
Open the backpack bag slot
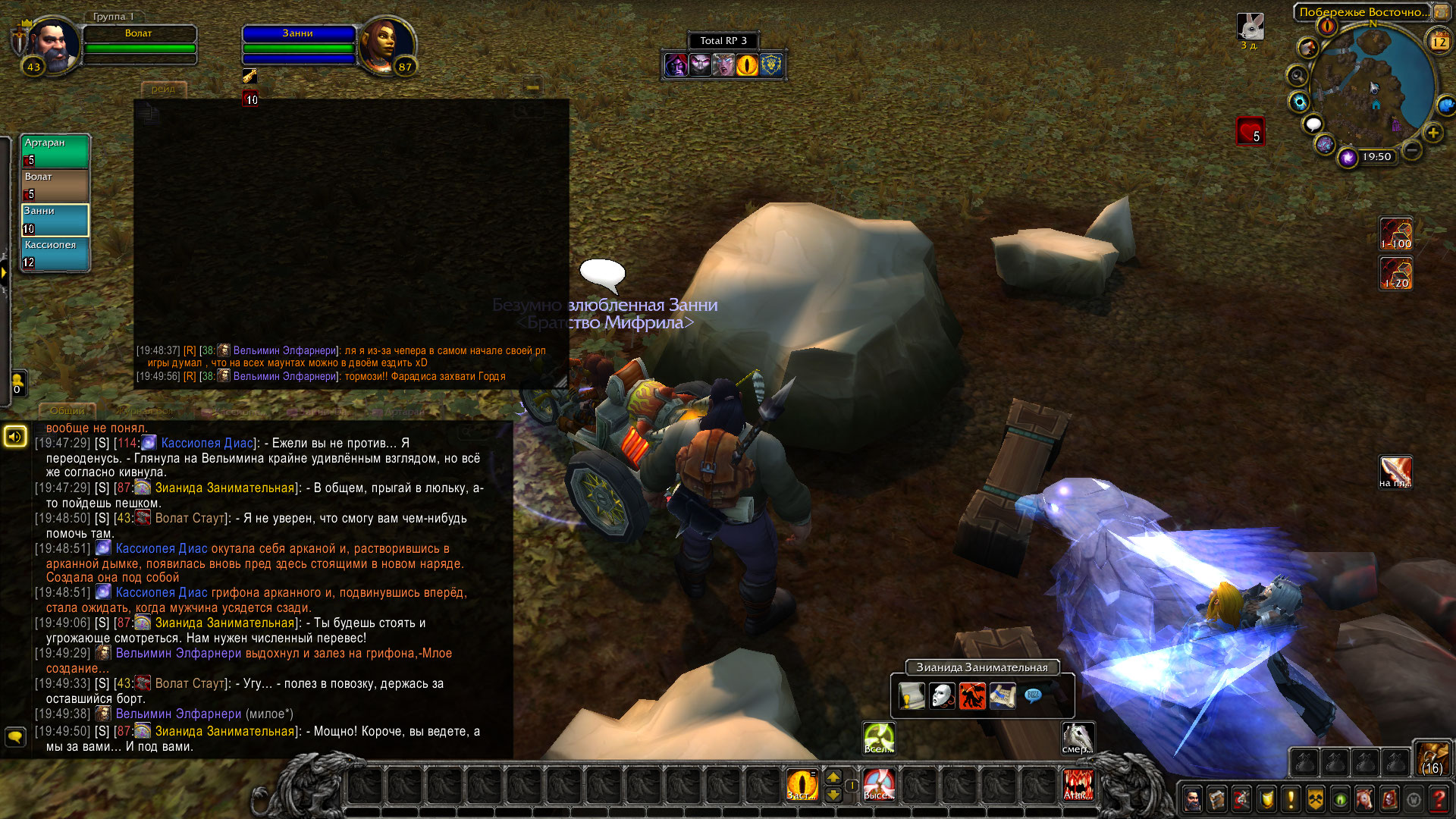[1432, 758]
